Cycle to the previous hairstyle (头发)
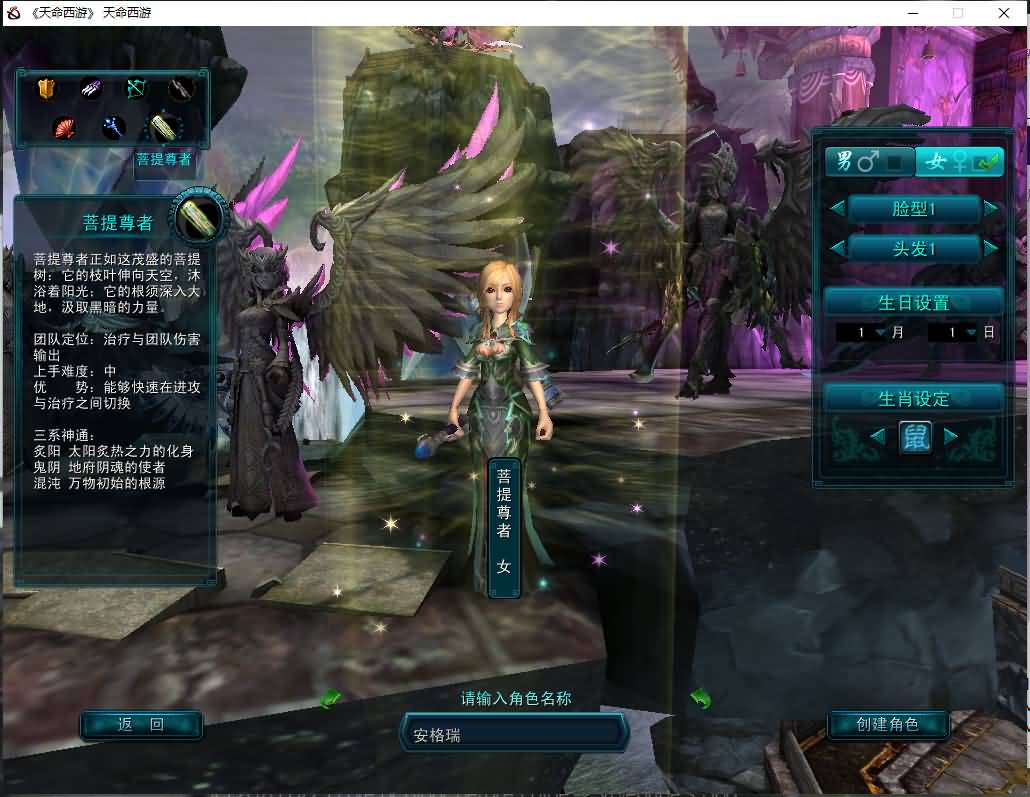The height and width of the screenshot is (797, 1030). coord(837,248)
